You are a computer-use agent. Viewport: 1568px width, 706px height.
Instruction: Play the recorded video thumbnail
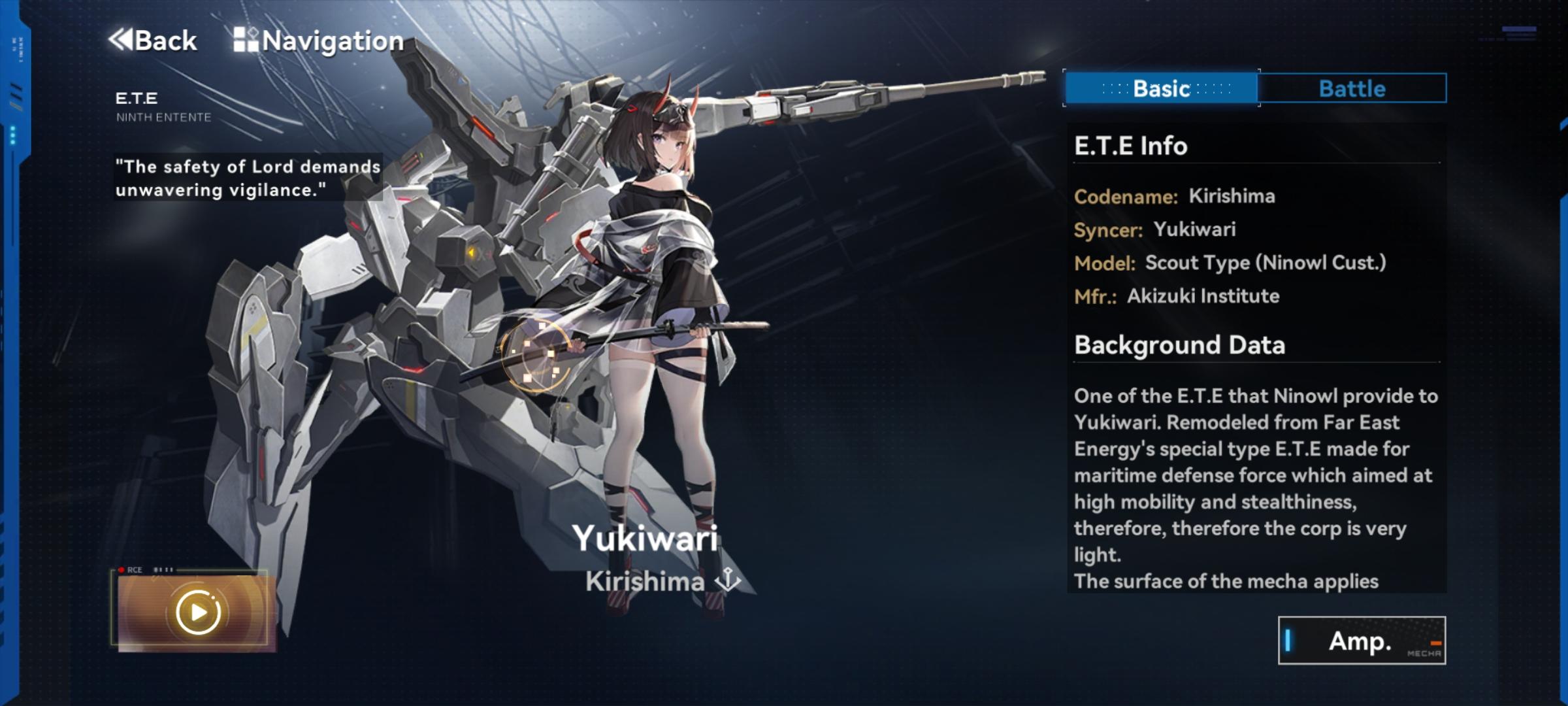coord(197,613)
